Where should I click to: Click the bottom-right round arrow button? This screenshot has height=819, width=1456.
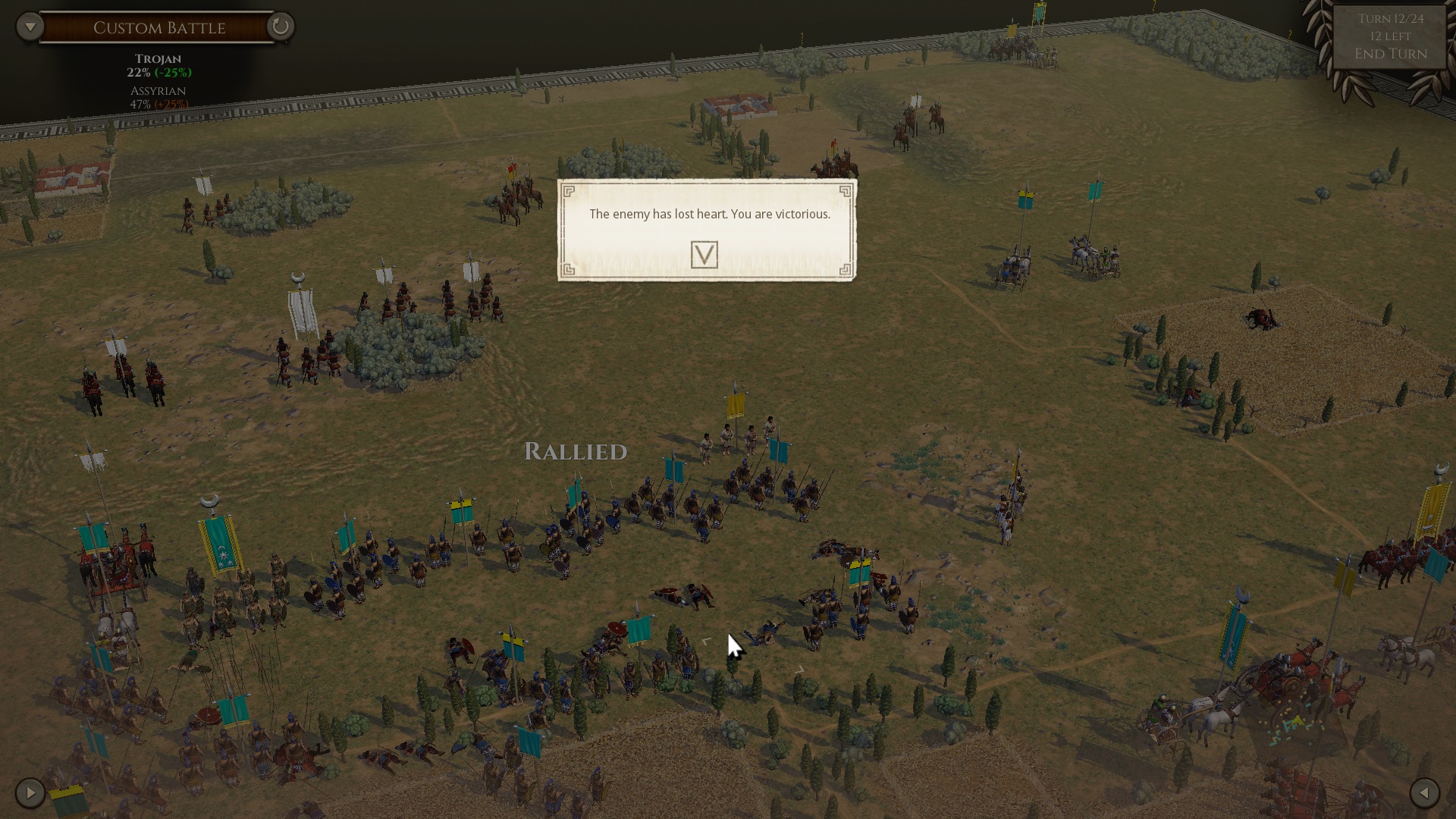click(x=1424, y=793)
